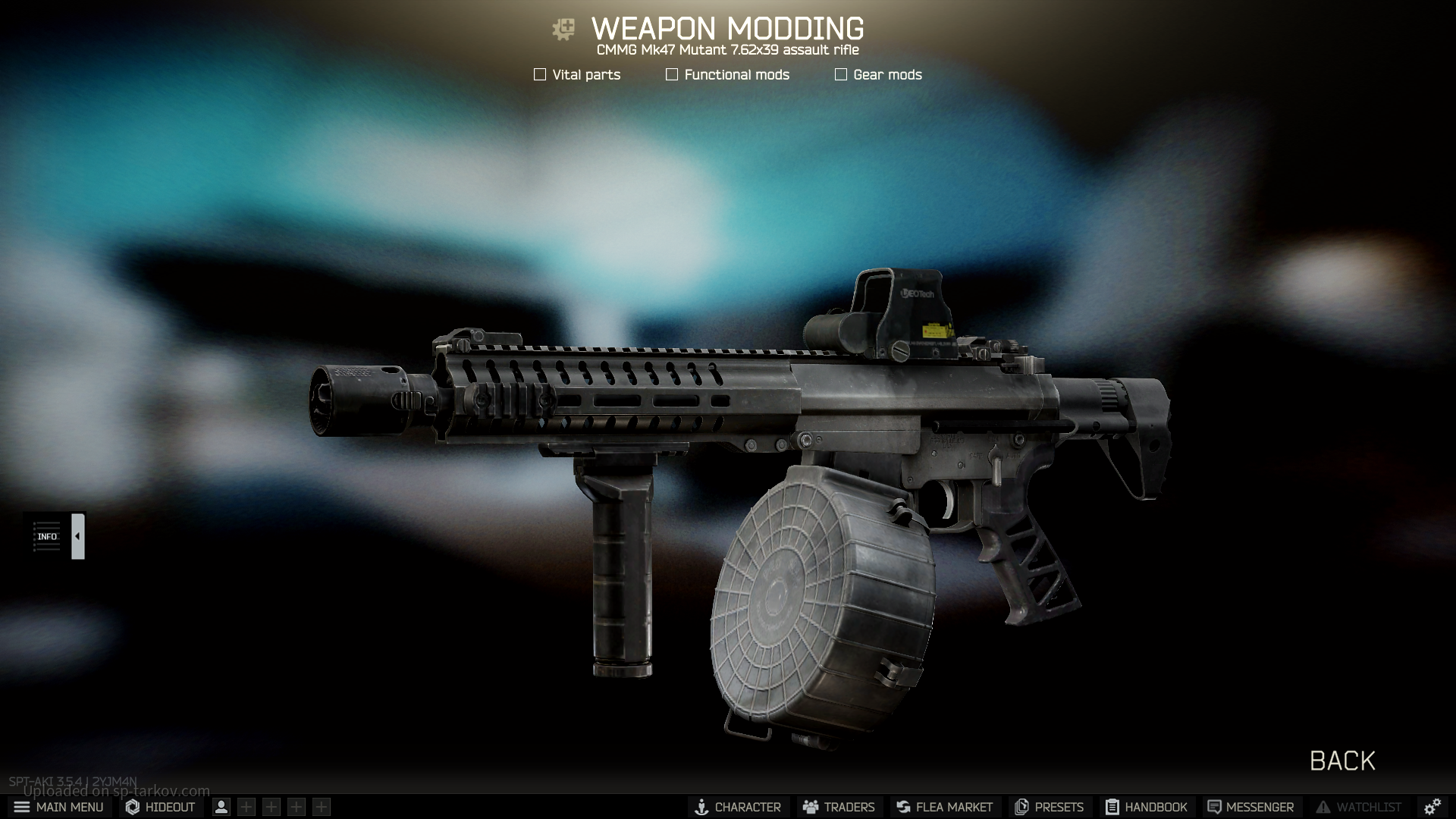Open the Character screen
Image resolution: width=1456 pixels, height=819 pixels.
tap(738, 807)
